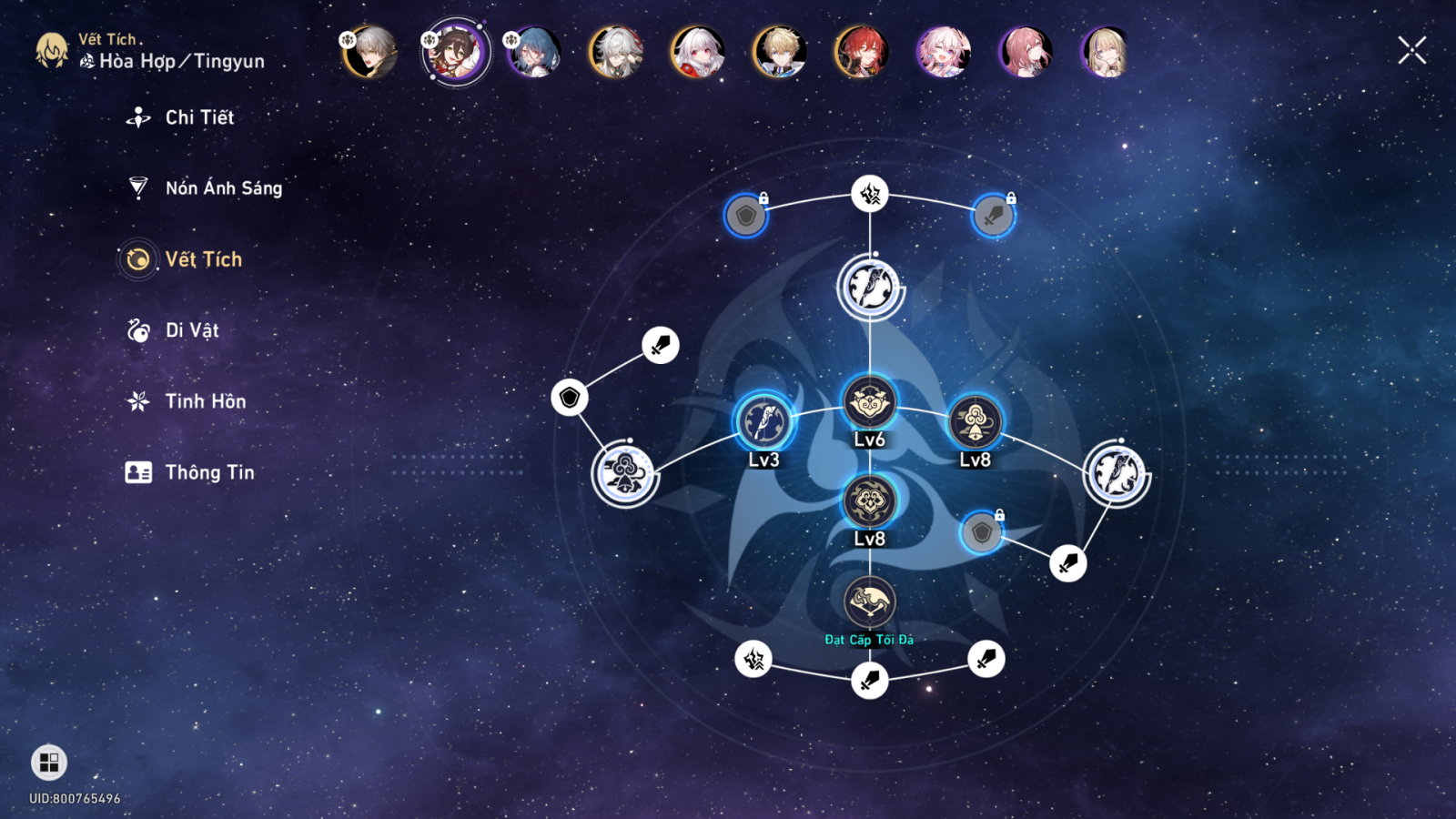Screen dimensions: 1456x819
Task: Switch to Nón Ánh Sáng tab
Action: point(223,188)
